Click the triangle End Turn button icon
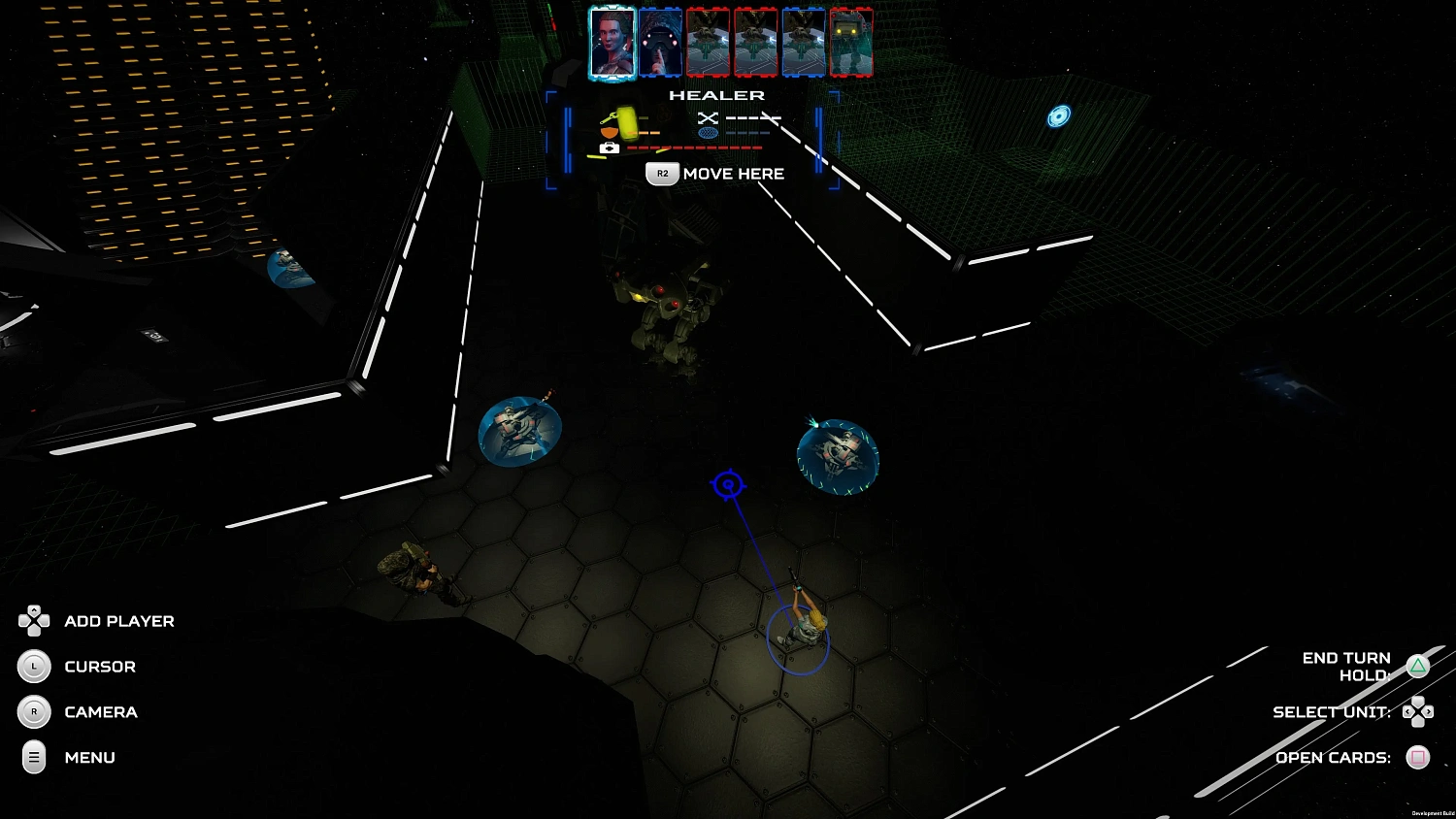Viewport: 1456px width, 819px height. (1419, 666)
